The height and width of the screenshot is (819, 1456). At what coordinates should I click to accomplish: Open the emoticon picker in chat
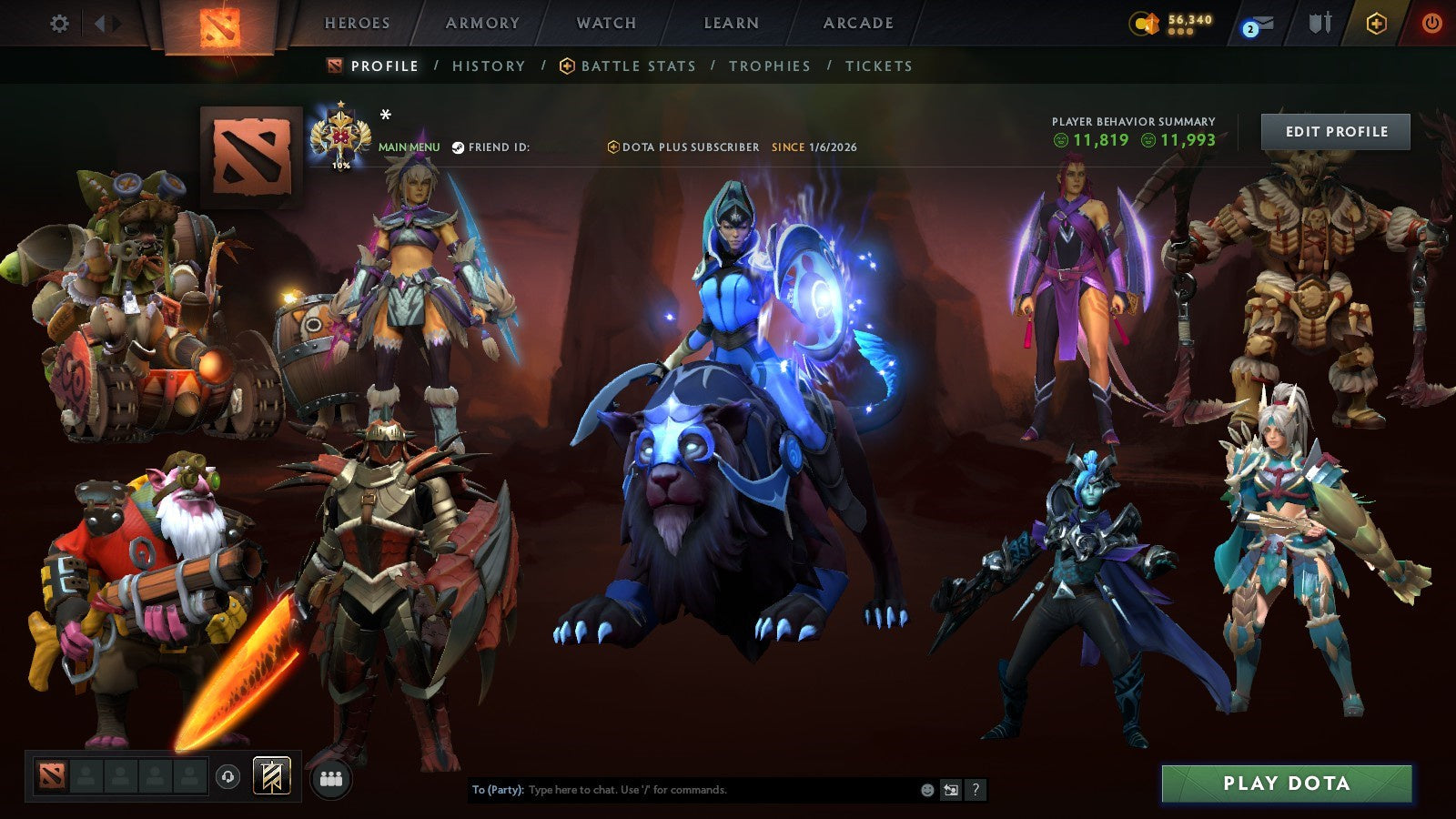pyautogui.click(x=926, y=790)
